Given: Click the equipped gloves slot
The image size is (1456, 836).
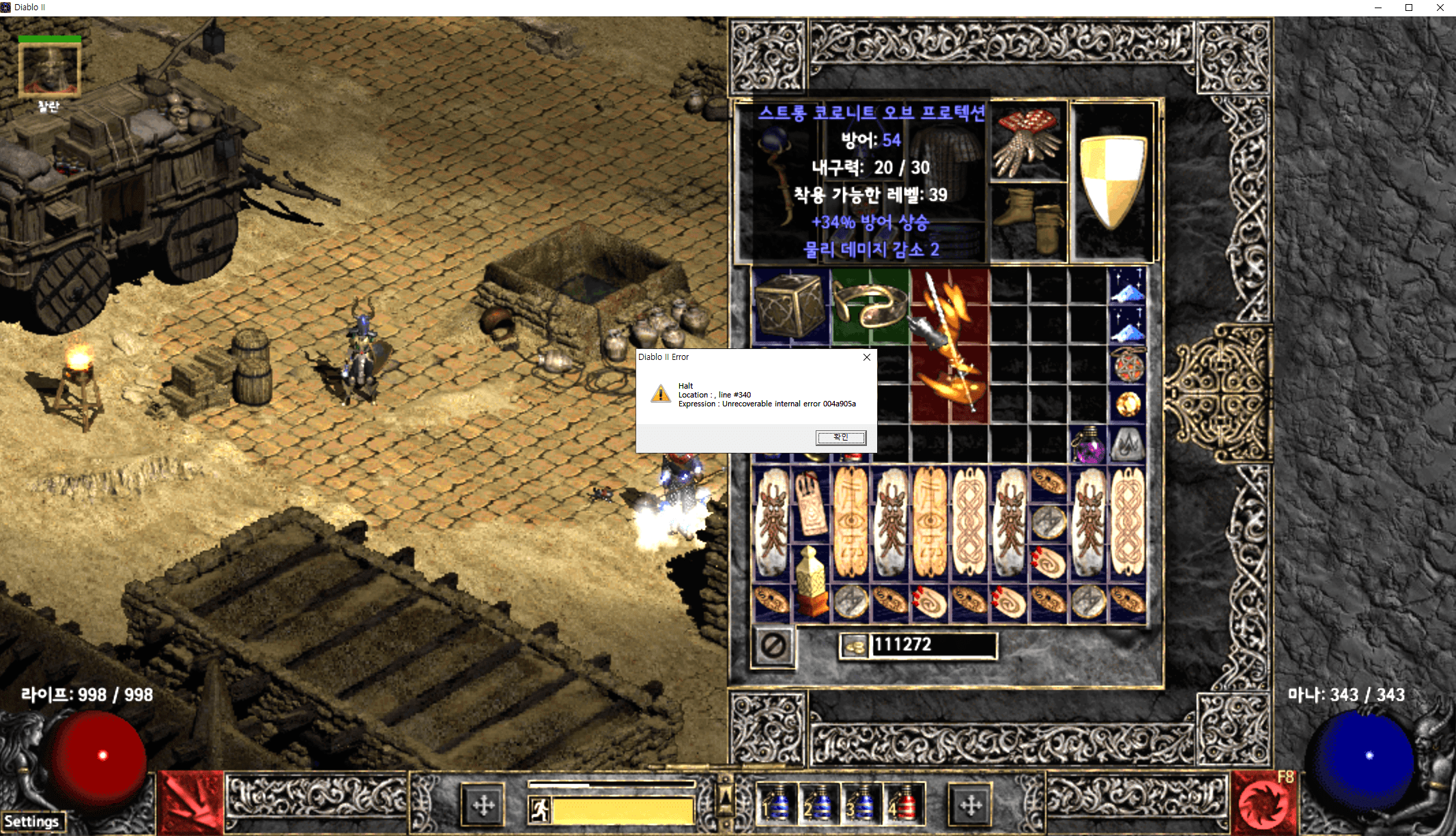Looking at the screenshot, I should [1028, 142].
